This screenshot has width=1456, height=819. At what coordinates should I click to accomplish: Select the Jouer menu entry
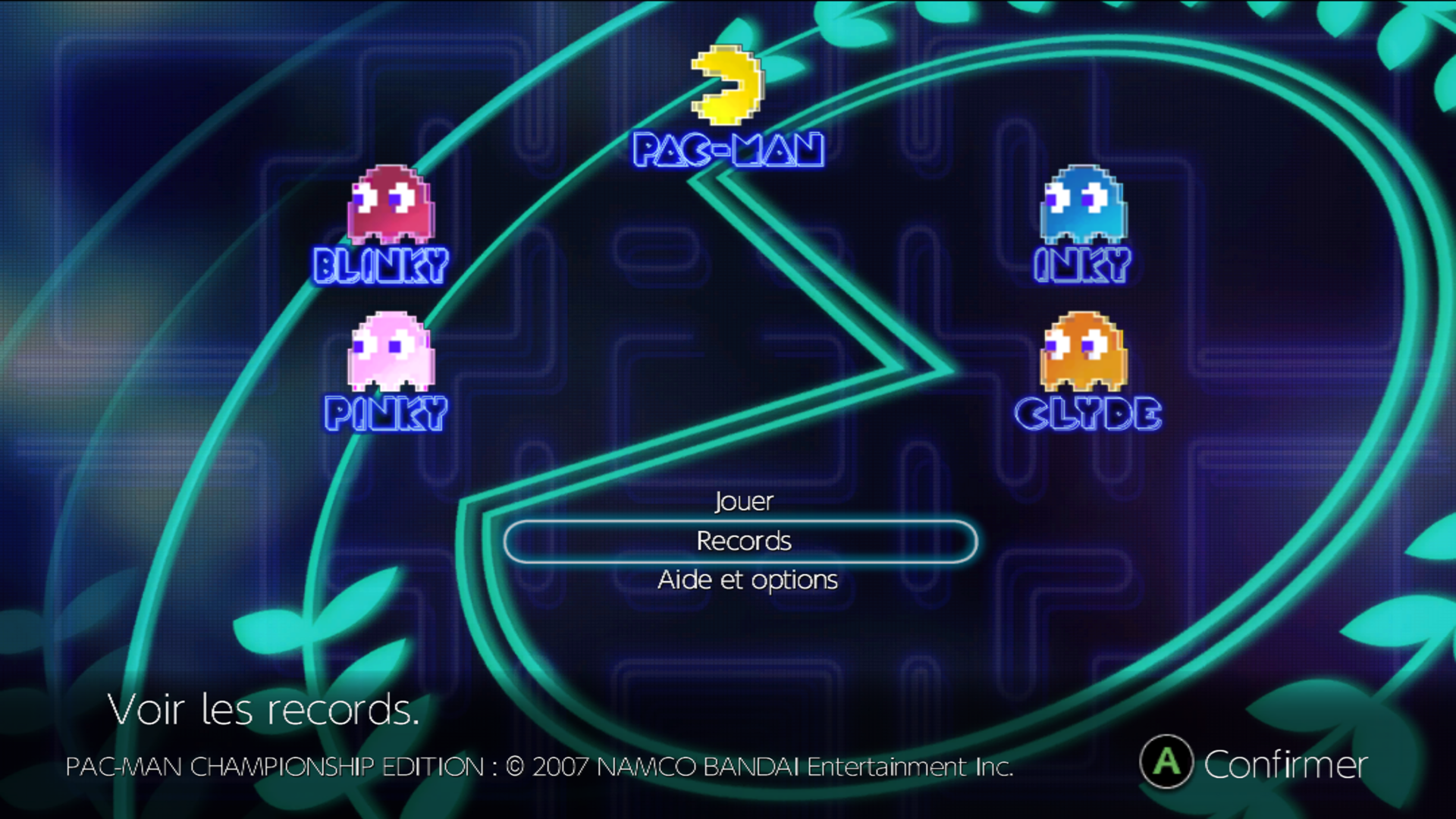743,501
